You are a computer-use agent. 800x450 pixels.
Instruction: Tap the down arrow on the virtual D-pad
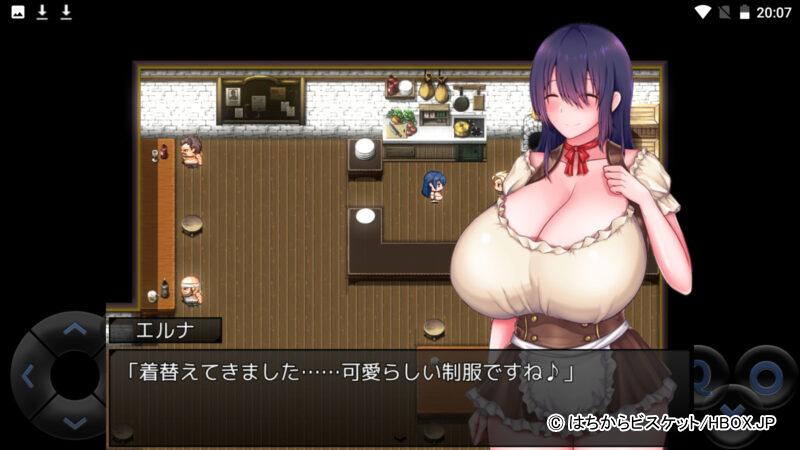tap(74, 423)
